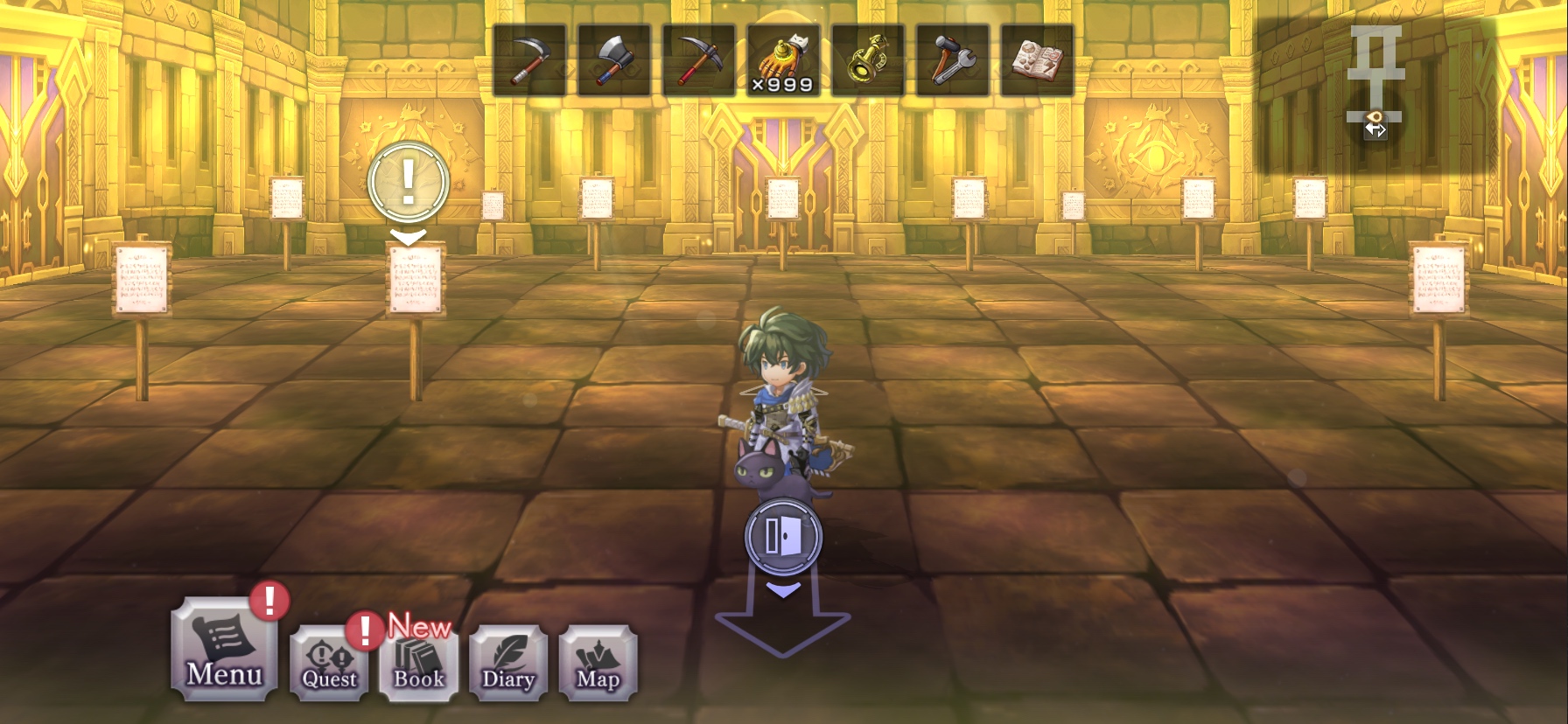Select the golden horn item slot

[x=868, y=59]
